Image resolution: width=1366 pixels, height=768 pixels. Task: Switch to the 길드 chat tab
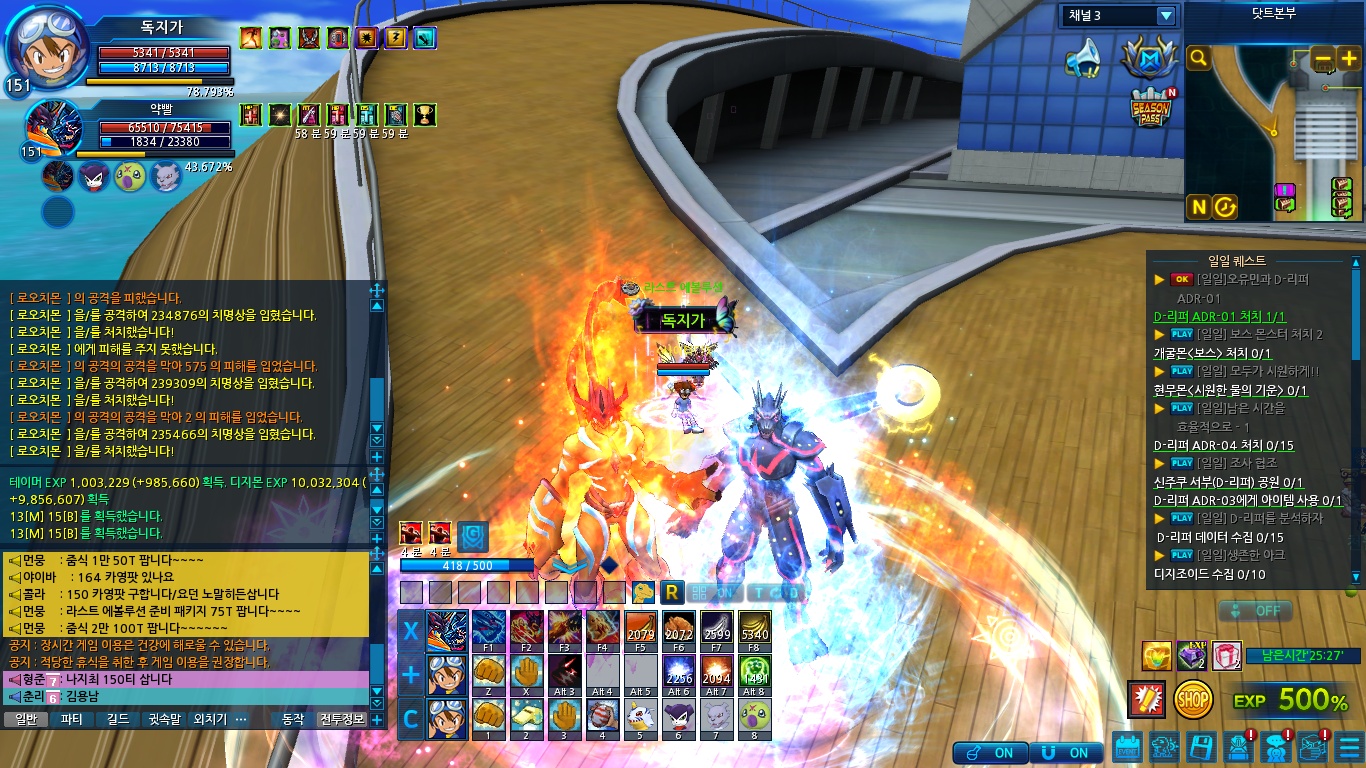(118, 719)
